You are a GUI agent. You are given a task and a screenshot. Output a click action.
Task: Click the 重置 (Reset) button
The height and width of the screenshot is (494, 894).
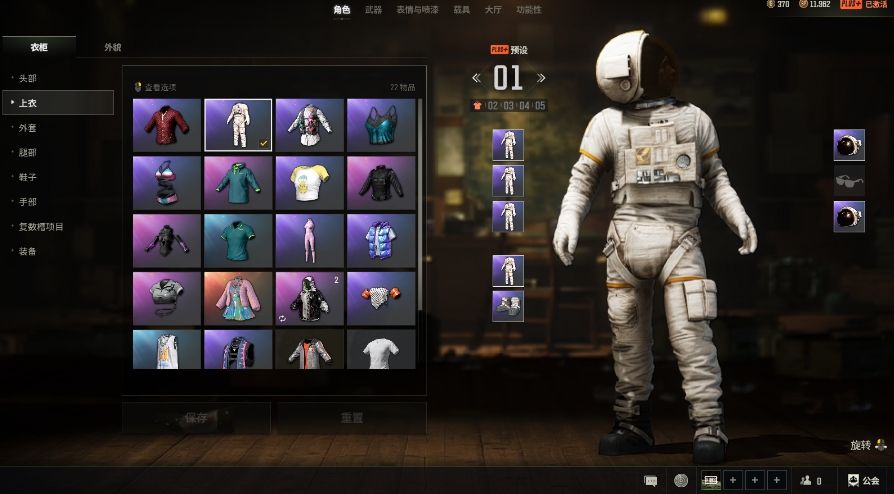pyautogui.click(x=351, y=418)
